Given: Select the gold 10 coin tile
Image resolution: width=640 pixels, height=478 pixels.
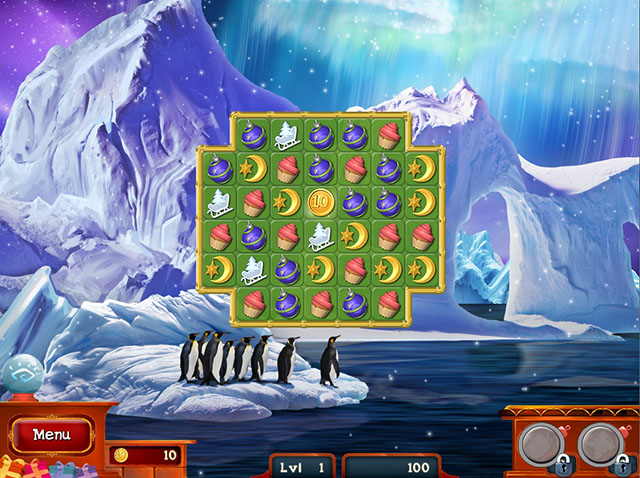Looking at the screenshot, I should [x=320, y=201].
